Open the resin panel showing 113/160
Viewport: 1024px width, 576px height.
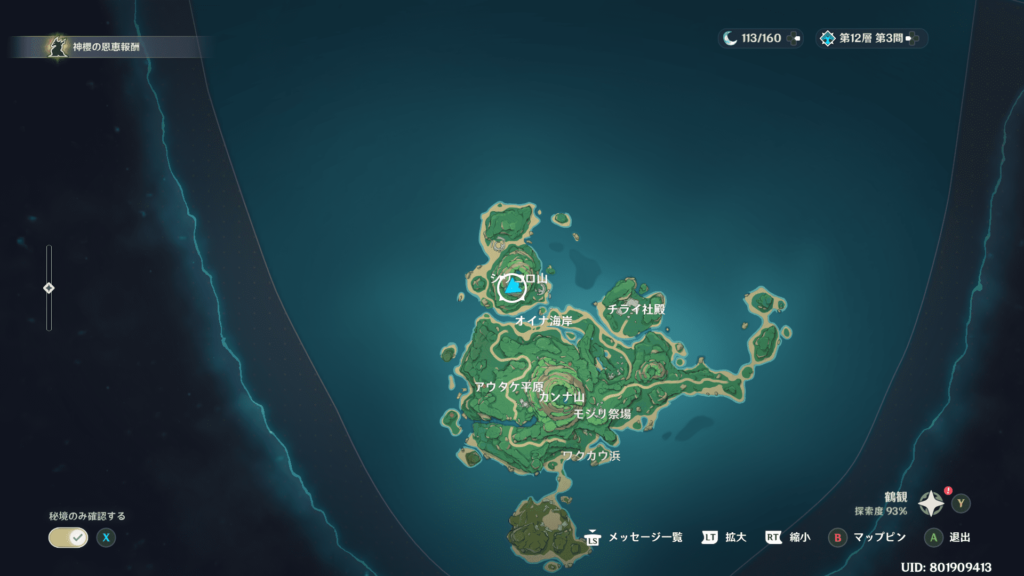click(760, 38)
